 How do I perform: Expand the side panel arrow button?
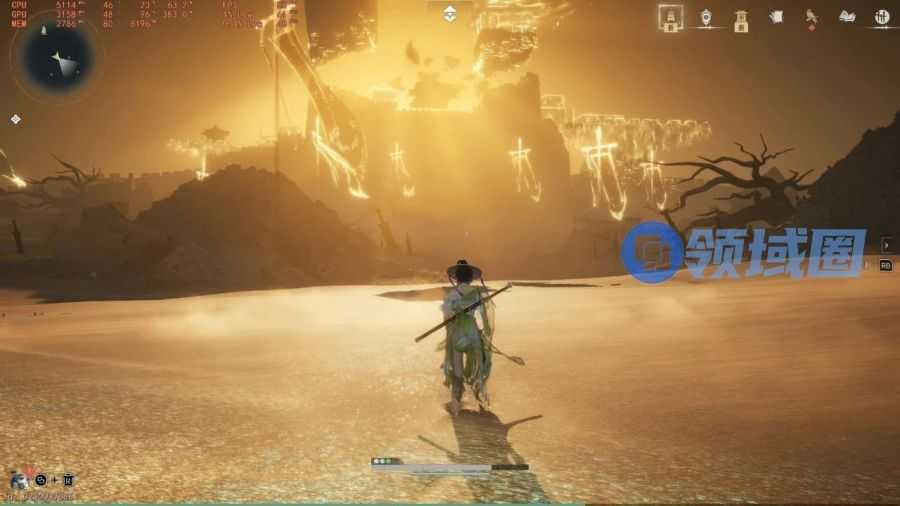click(x=886, y=245)
